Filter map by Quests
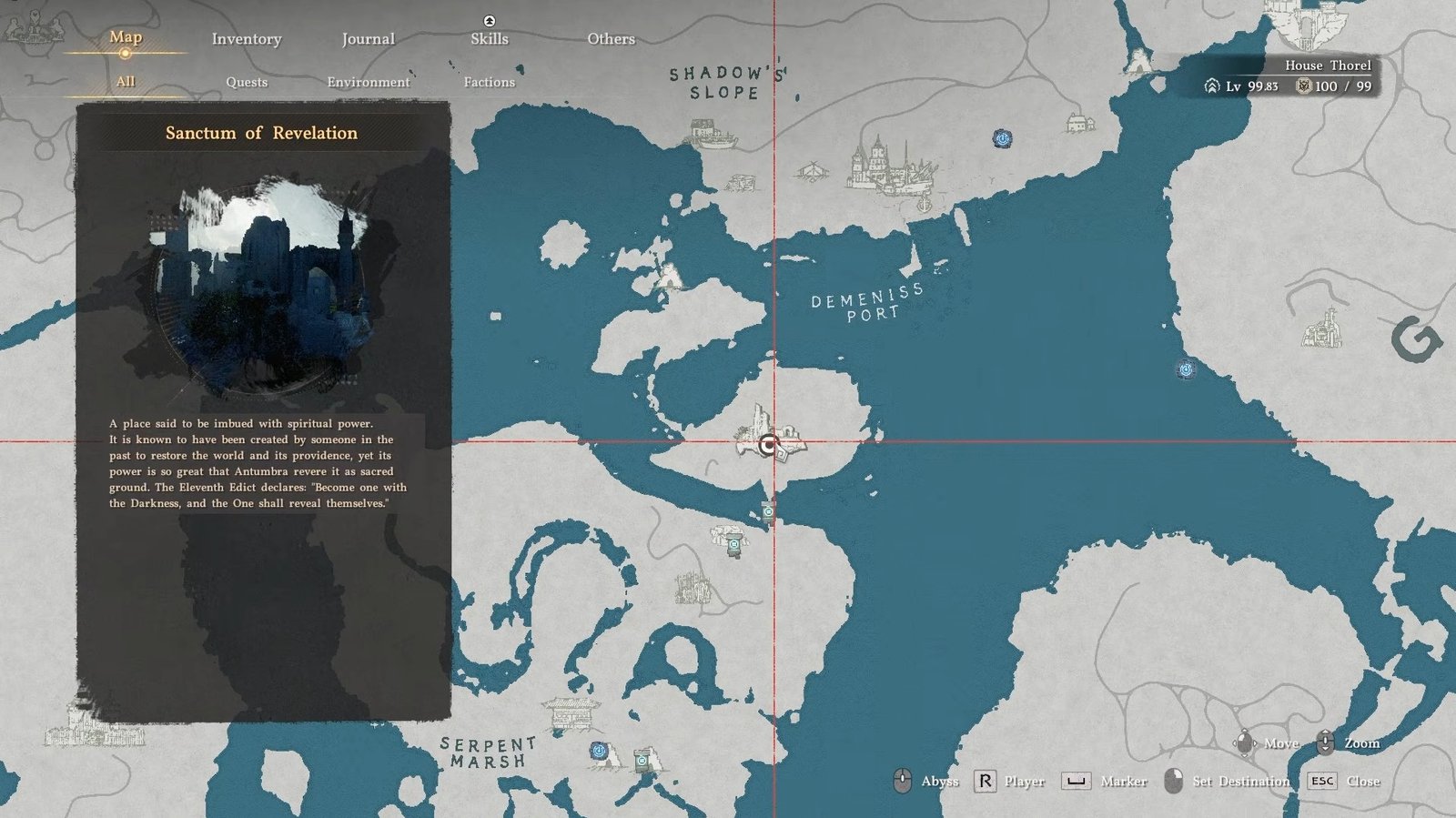1456x818 pixels. click(247, 82)
